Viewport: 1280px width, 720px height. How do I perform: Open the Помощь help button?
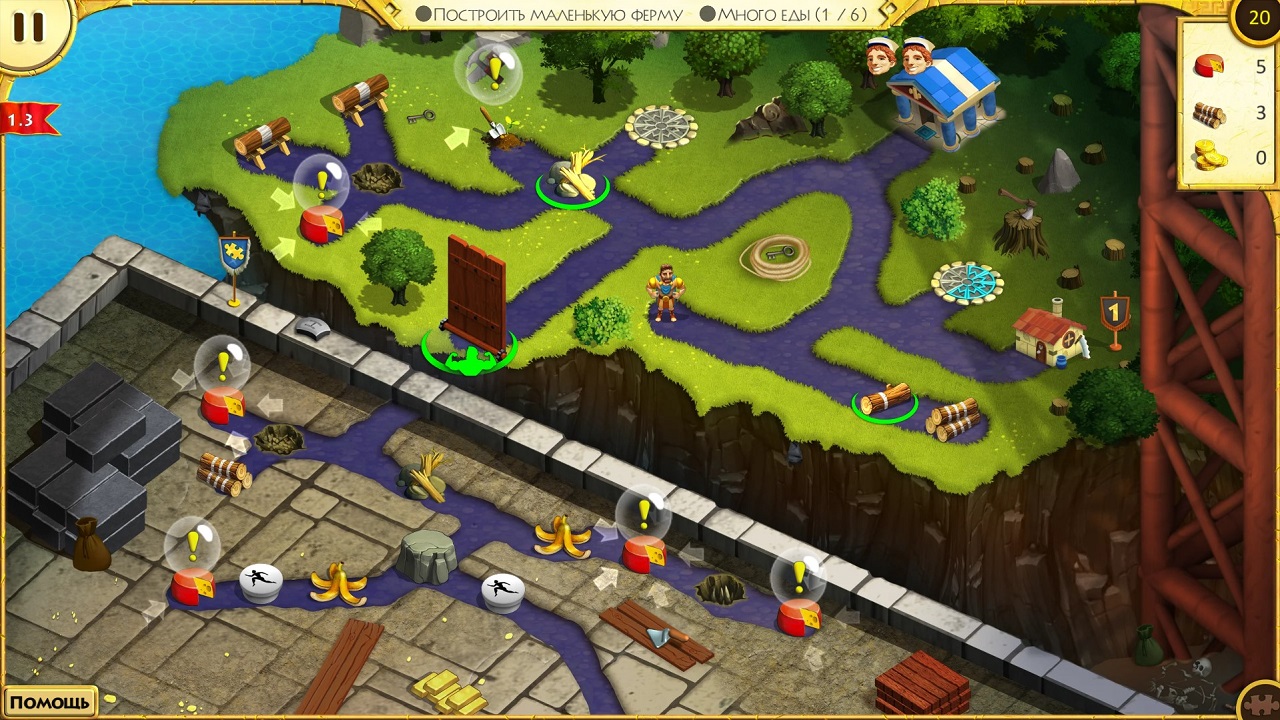click(49, 702)
